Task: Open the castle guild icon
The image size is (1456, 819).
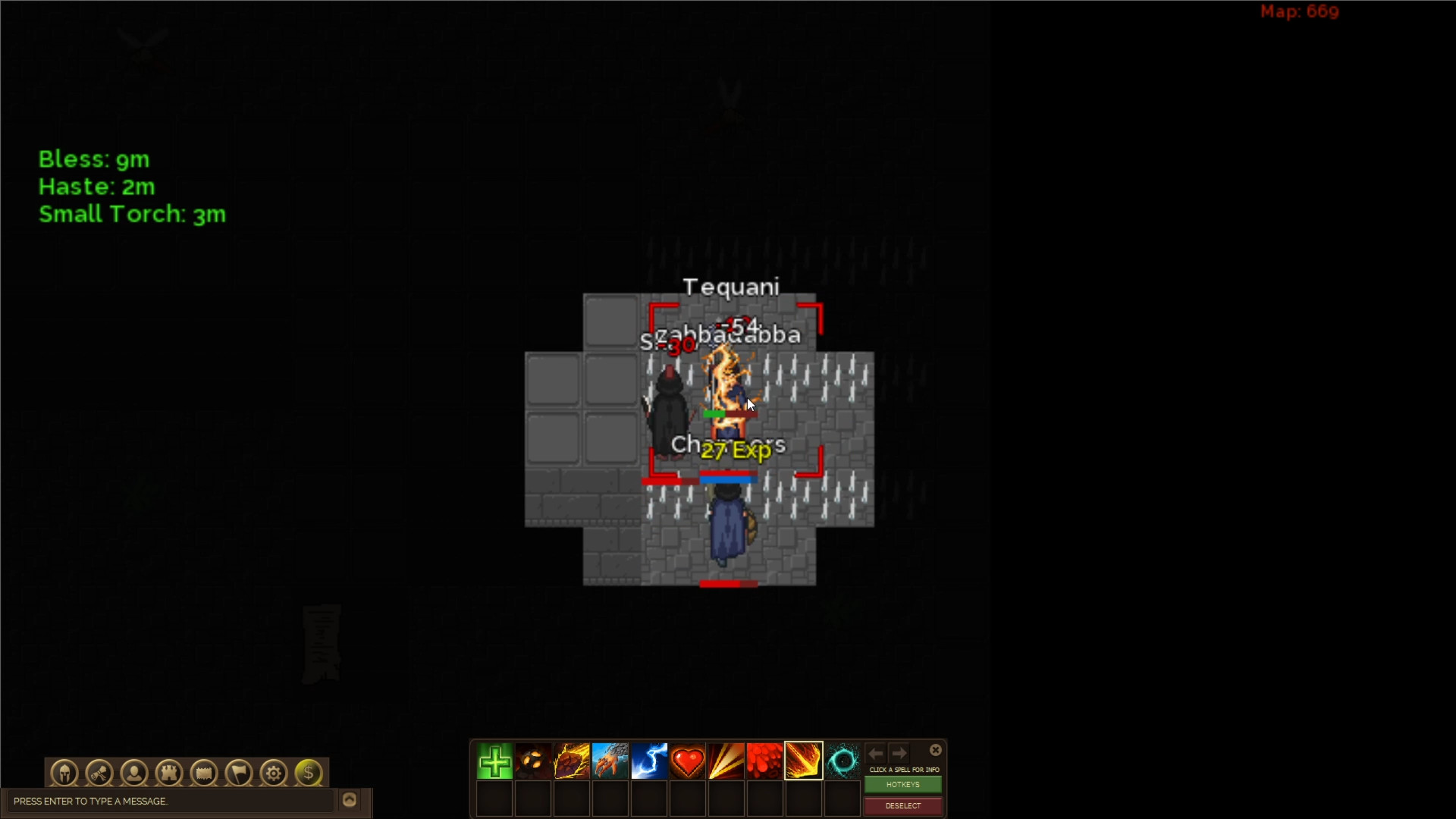Action: [x=169, y=773]
